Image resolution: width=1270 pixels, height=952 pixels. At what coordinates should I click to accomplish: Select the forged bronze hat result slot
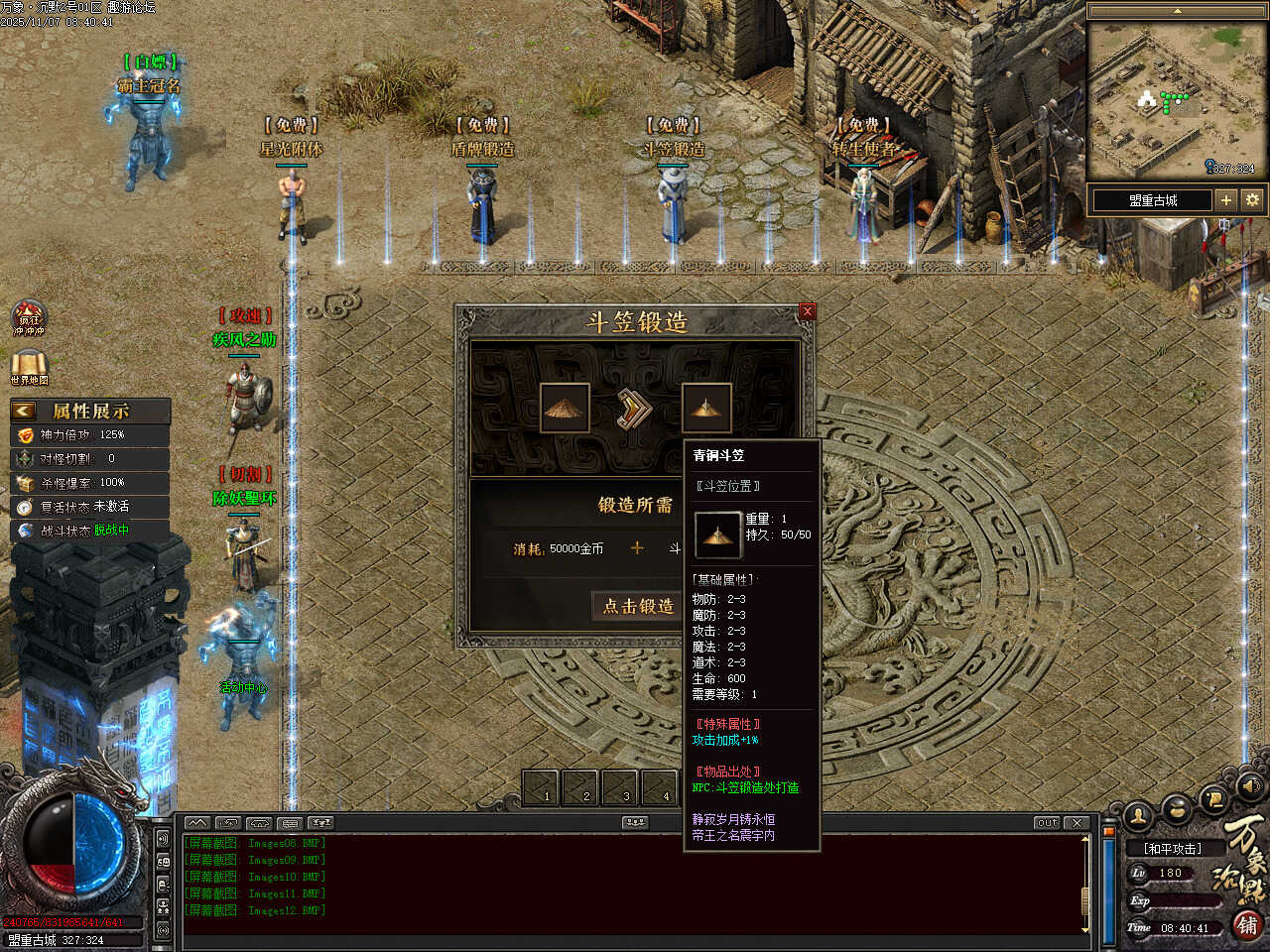tap(706, 408)
